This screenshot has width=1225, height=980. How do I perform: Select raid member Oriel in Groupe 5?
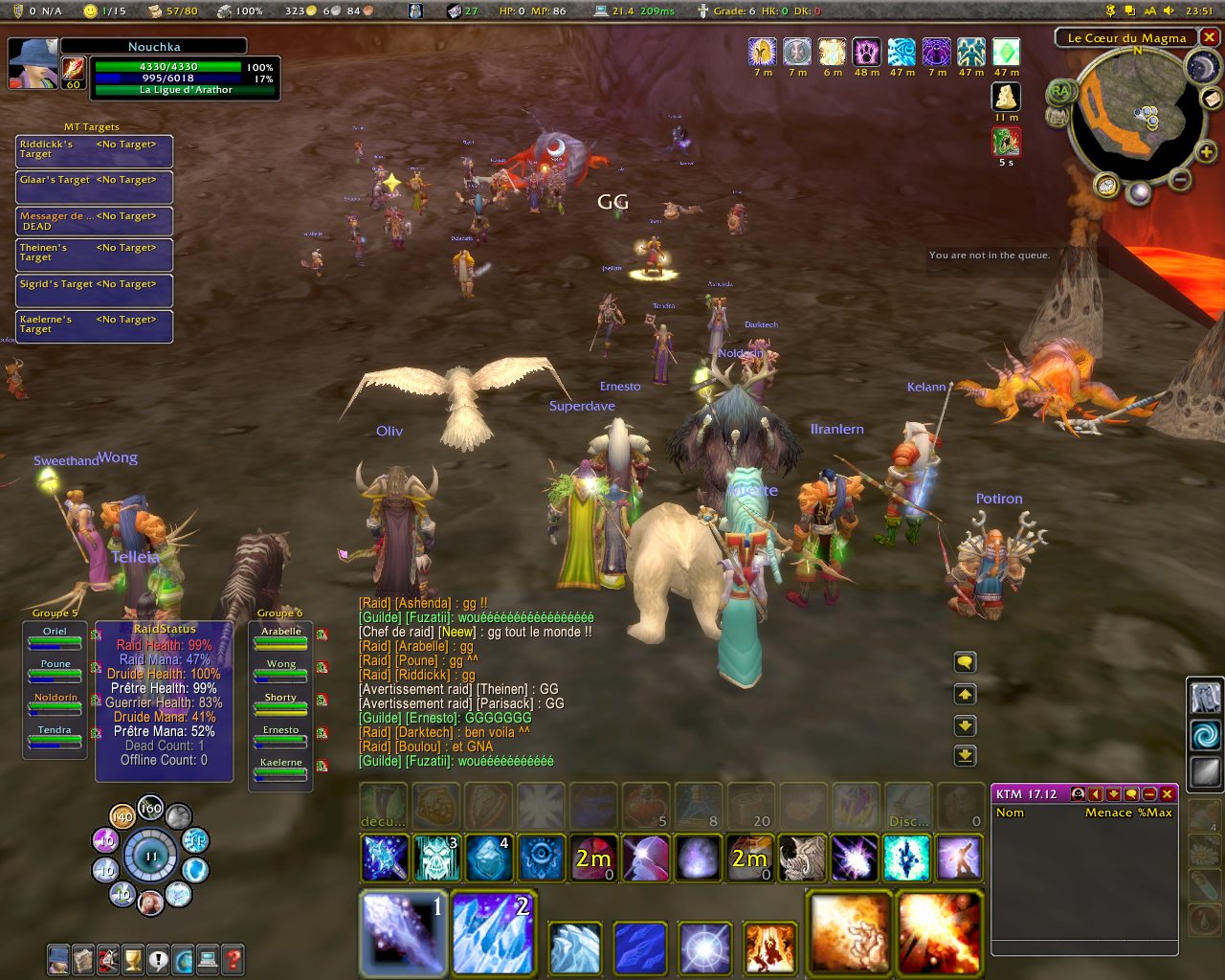click(55, 637)
